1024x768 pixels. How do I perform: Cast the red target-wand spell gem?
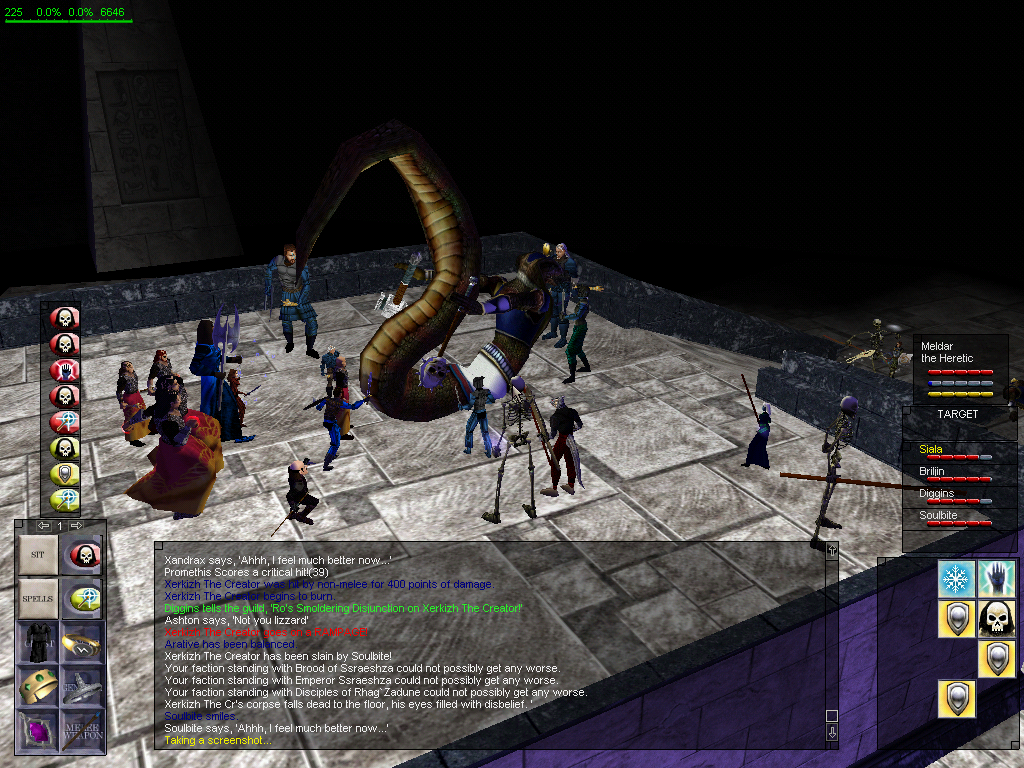coord(65,423)
